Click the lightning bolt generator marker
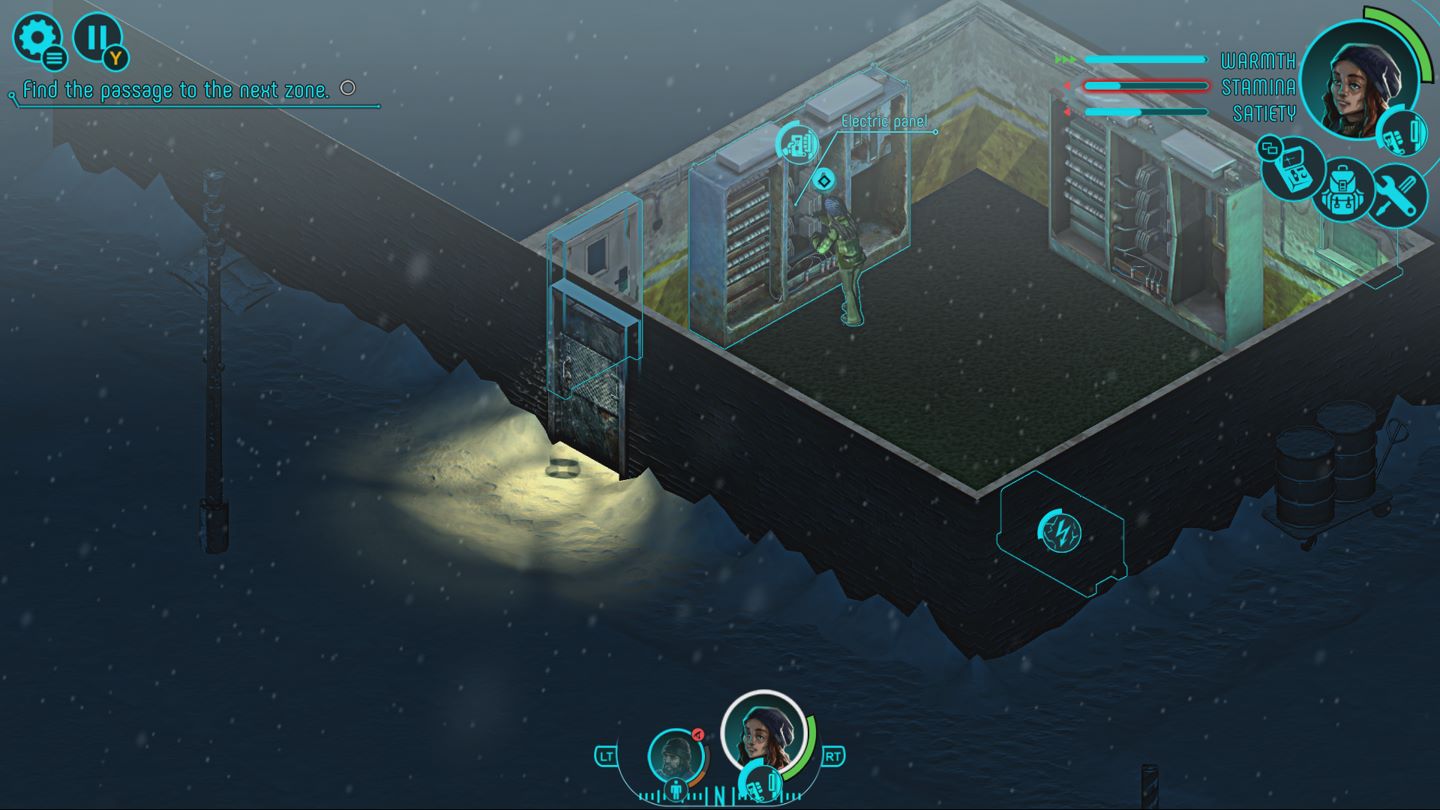The height and width of the screenshot is (810, 1440). click(x=1059, y=530)
